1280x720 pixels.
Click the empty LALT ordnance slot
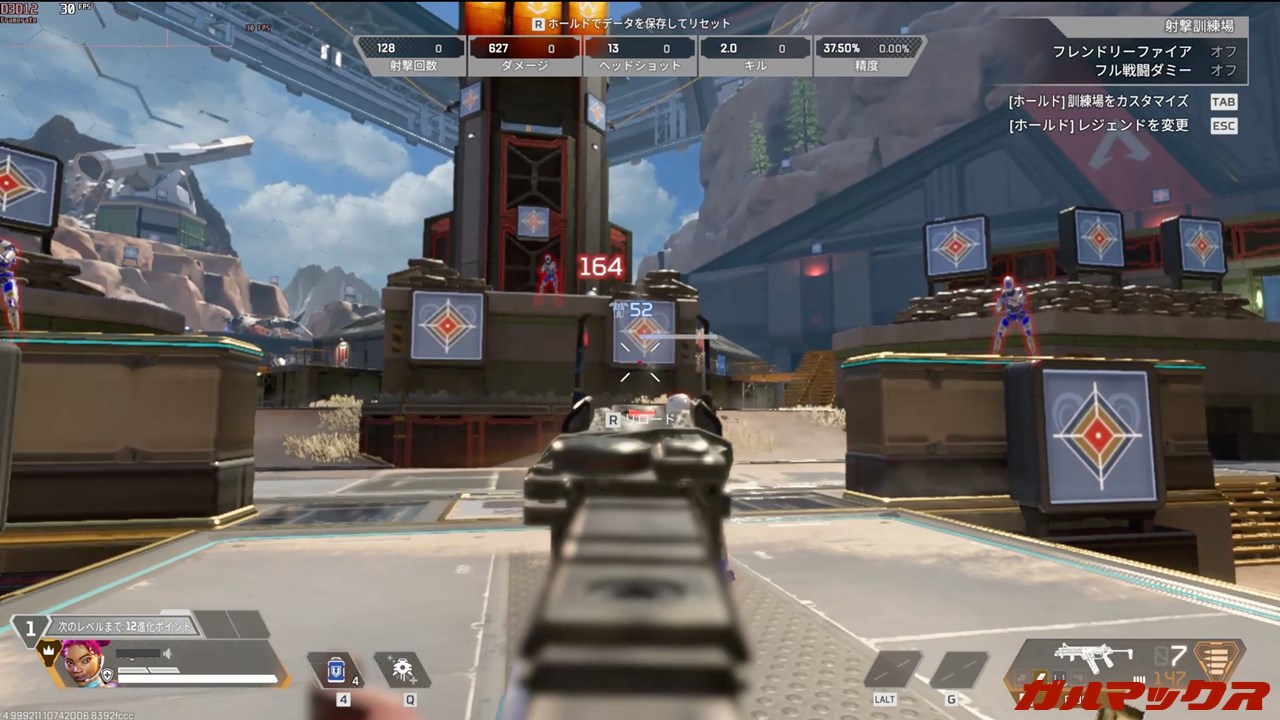tap(892, 670)
